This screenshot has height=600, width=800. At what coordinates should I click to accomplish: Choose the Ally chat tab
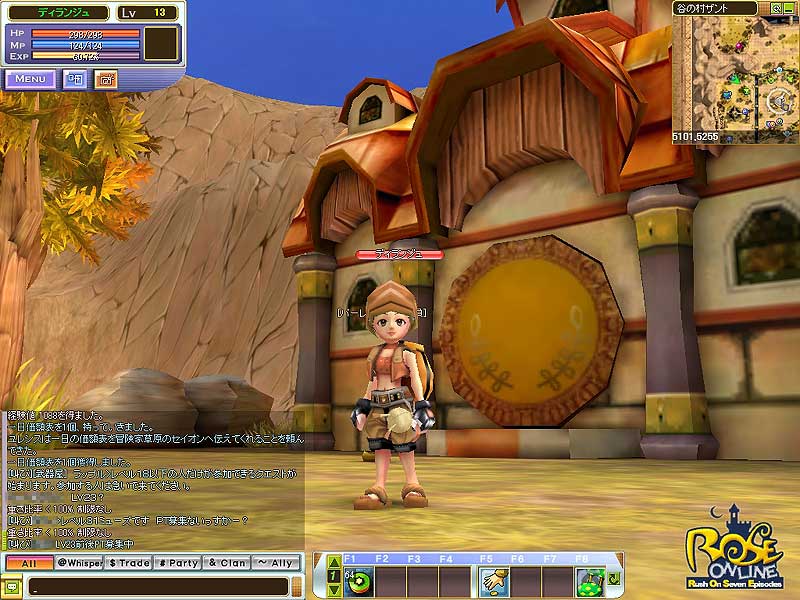(x=276, y=564)
